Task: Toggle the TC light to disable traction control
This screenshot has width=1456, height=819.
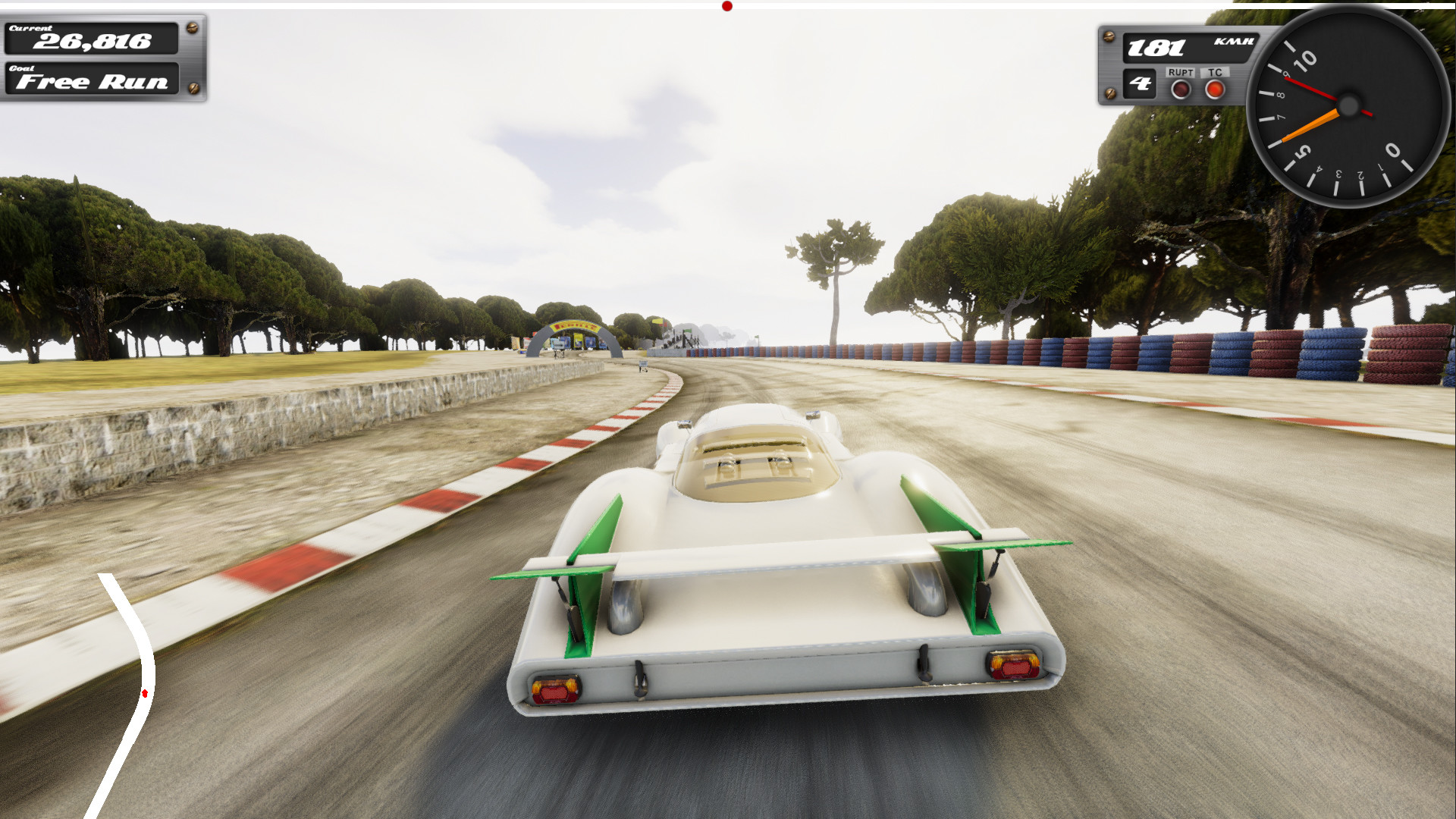Action: coord(1216,91)
